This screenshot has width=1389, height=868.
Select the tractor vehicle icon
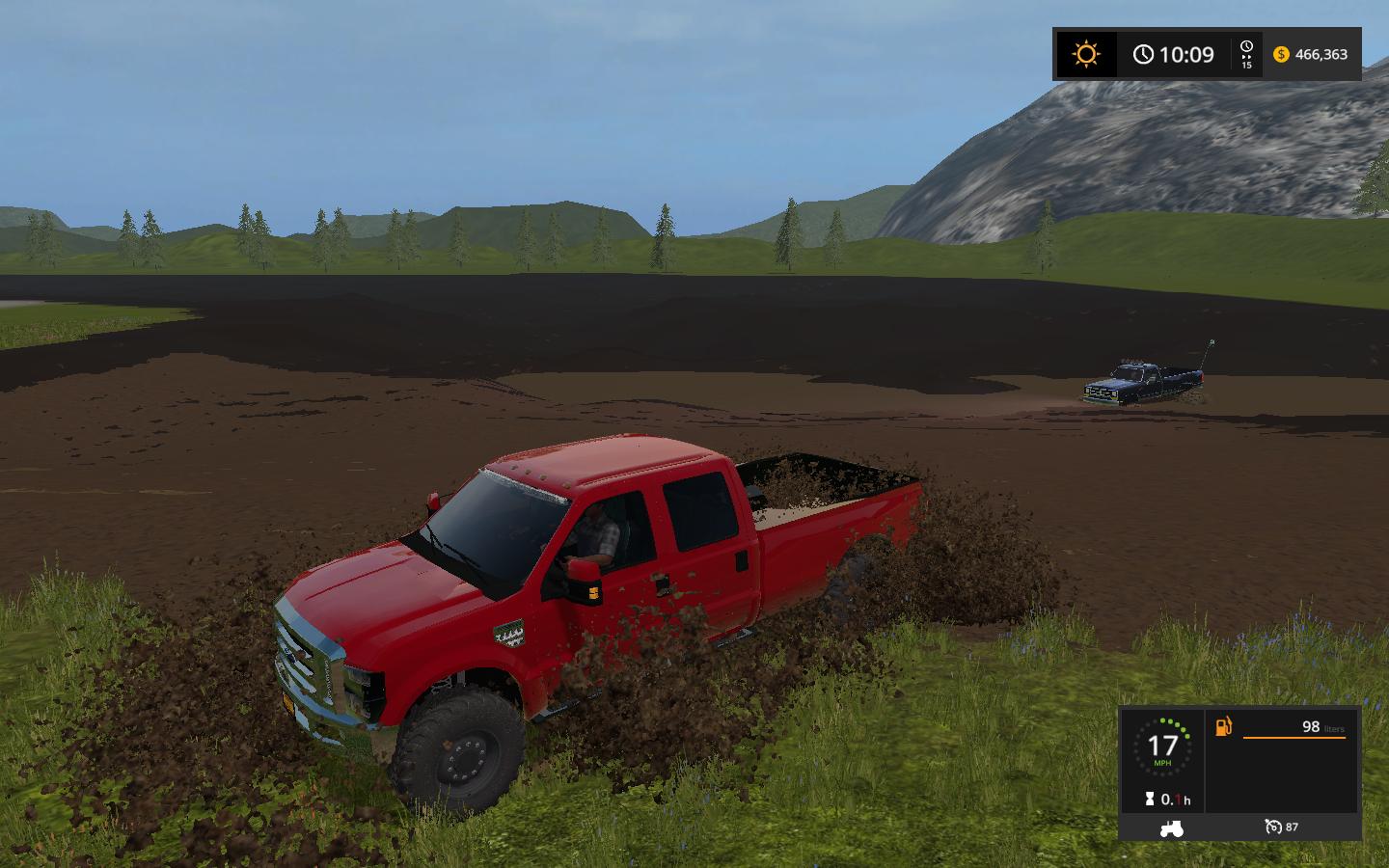coord(1170,827)
